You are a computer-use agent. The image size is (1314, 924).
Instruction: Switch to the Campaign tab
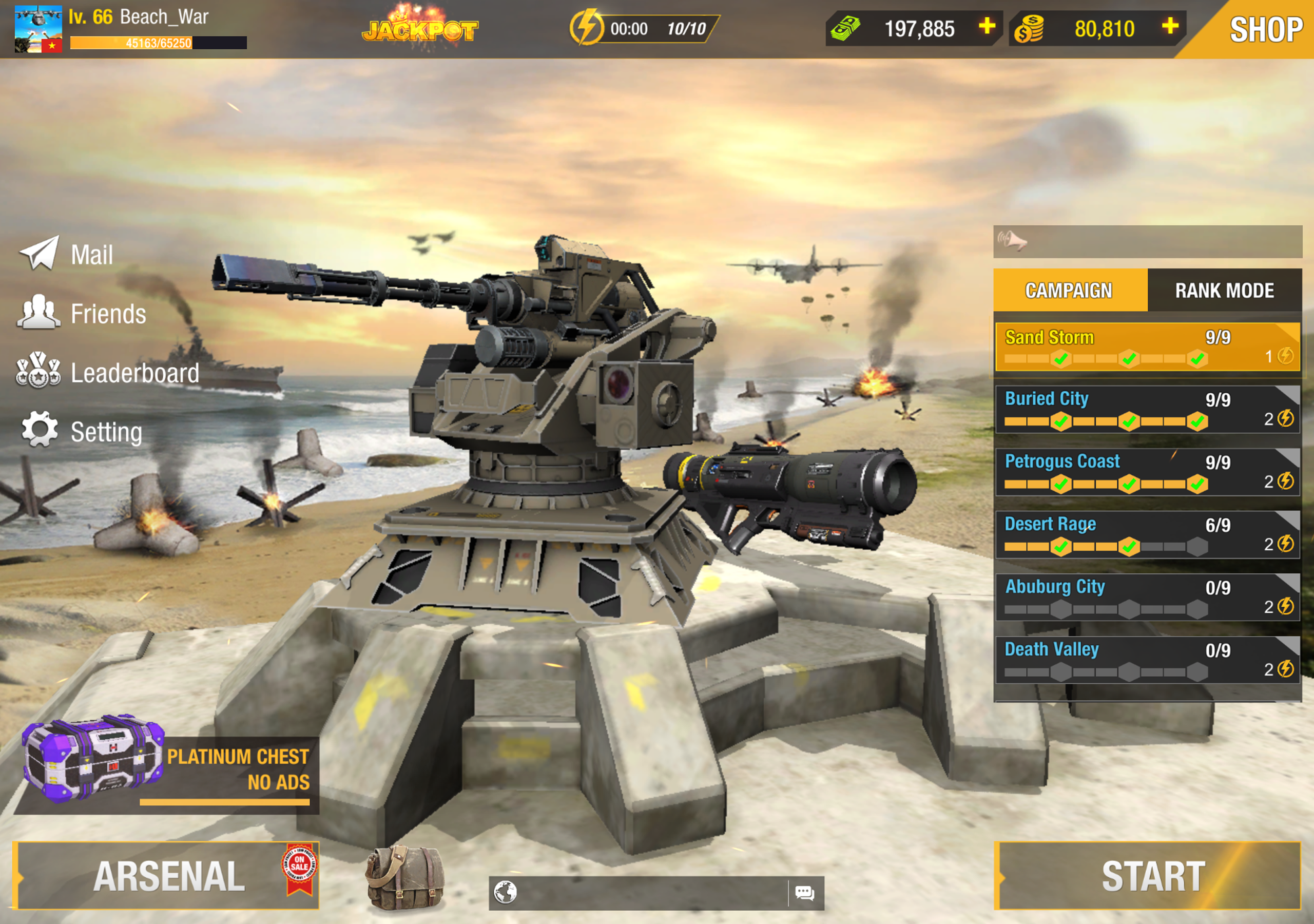pos(1070,291)
